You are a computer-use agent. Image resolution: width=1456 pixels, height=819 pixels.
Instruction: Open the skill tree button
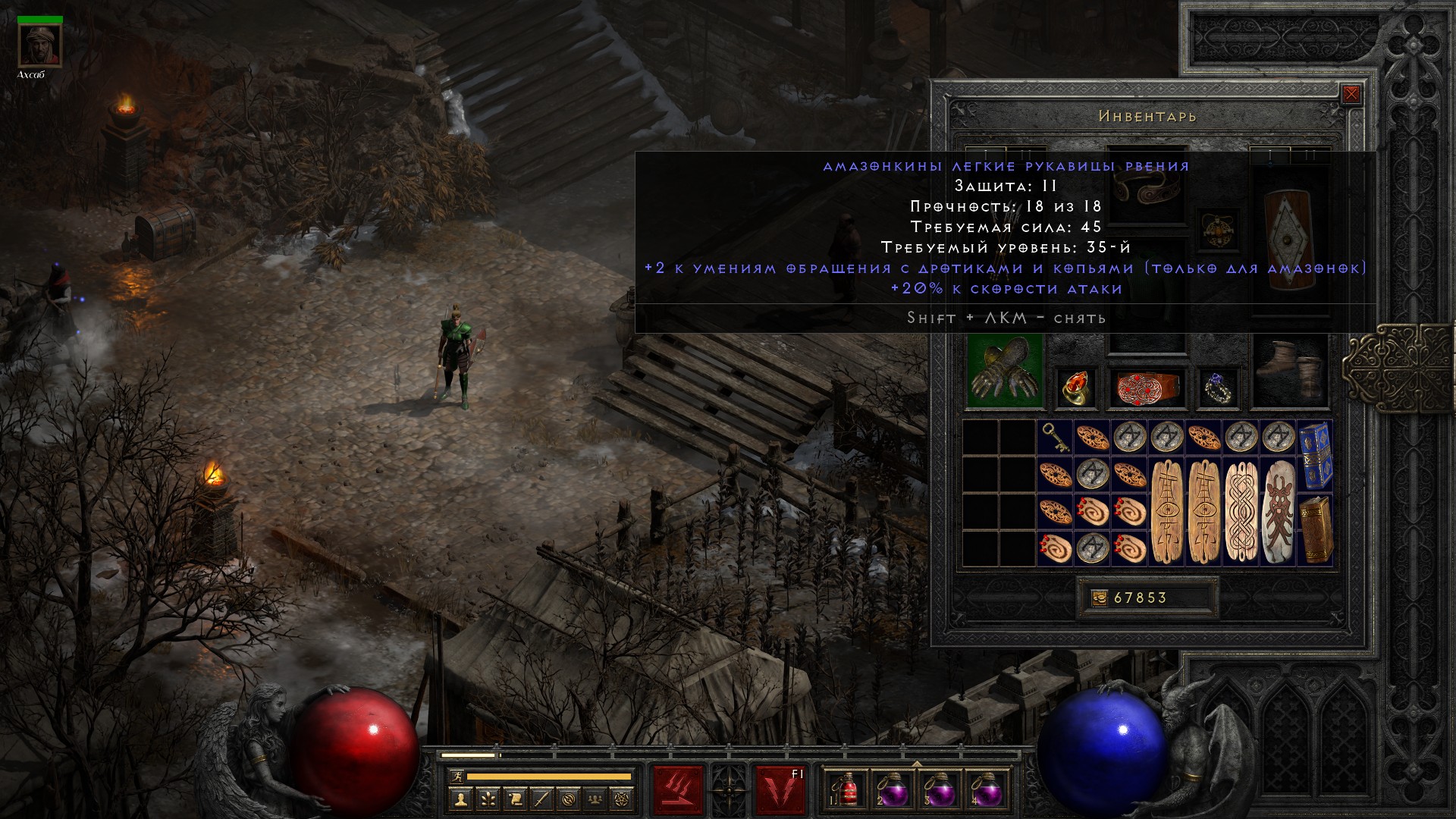click(x=488, y=799)
